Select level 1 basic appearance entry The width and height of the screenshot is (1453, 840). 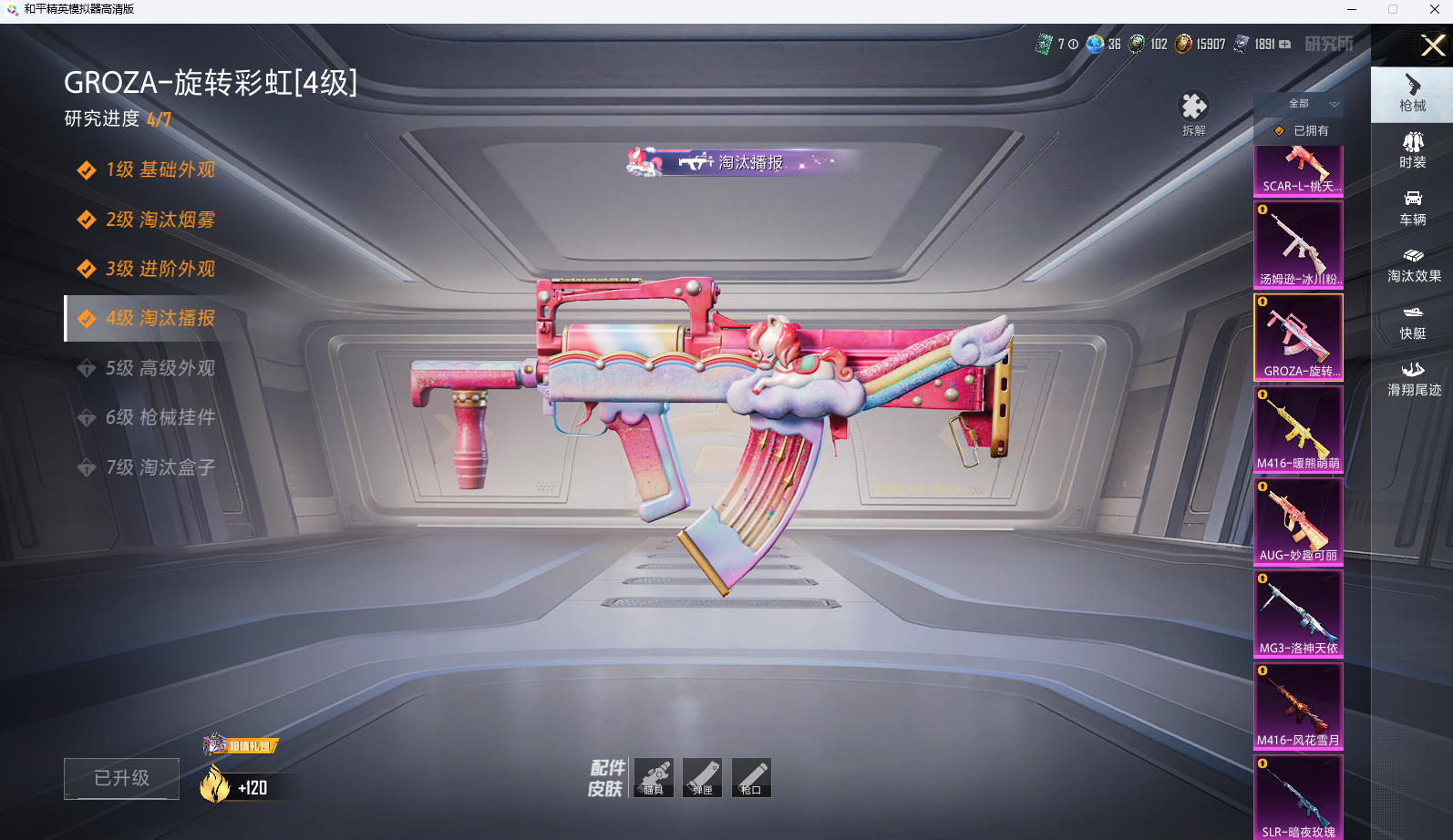point(160,170)
